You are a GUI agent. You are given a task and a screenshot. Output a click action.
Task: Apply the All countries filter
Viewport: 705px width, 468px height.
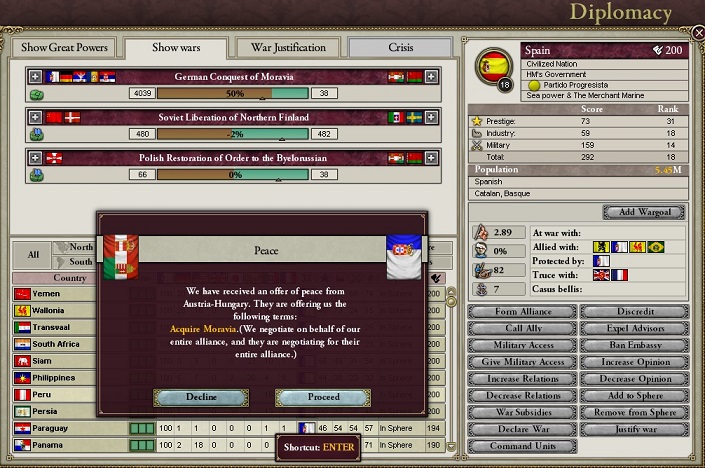[33, 254]
